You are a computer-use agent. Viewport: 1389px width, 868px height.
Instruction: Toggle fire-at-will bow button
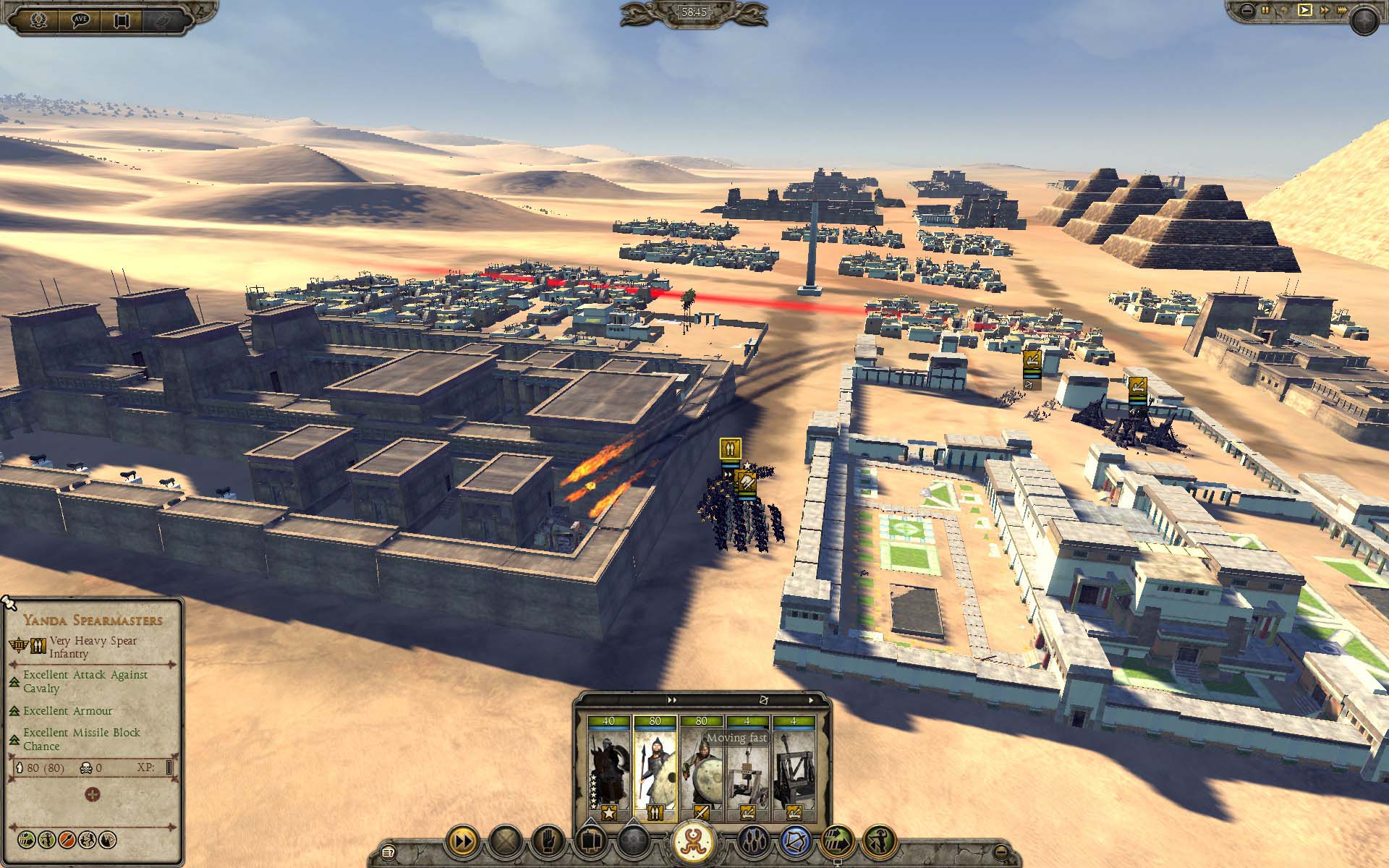[x=795, y=842]
